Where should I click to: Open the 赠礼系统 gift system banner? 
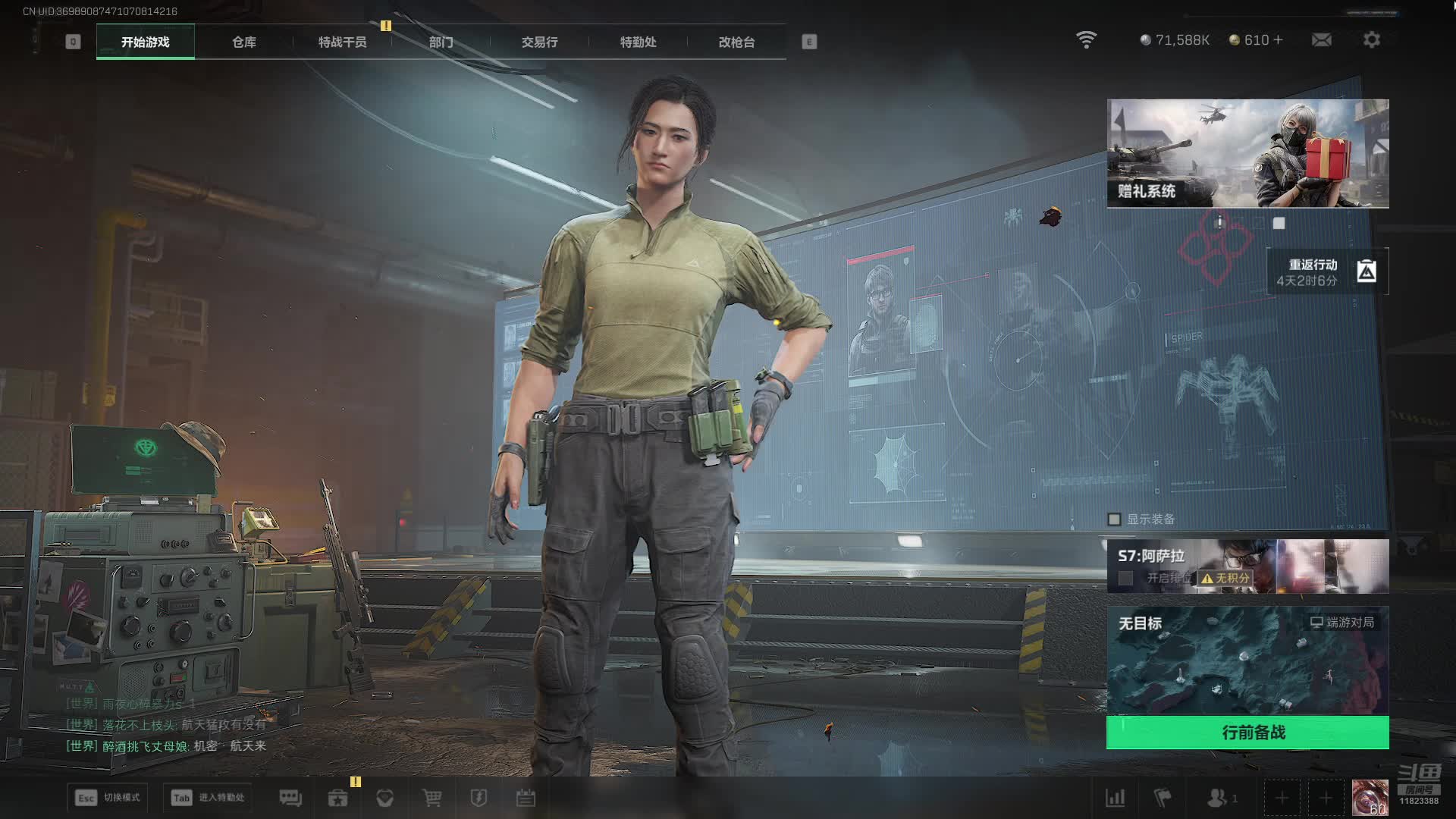(1247, 154)
